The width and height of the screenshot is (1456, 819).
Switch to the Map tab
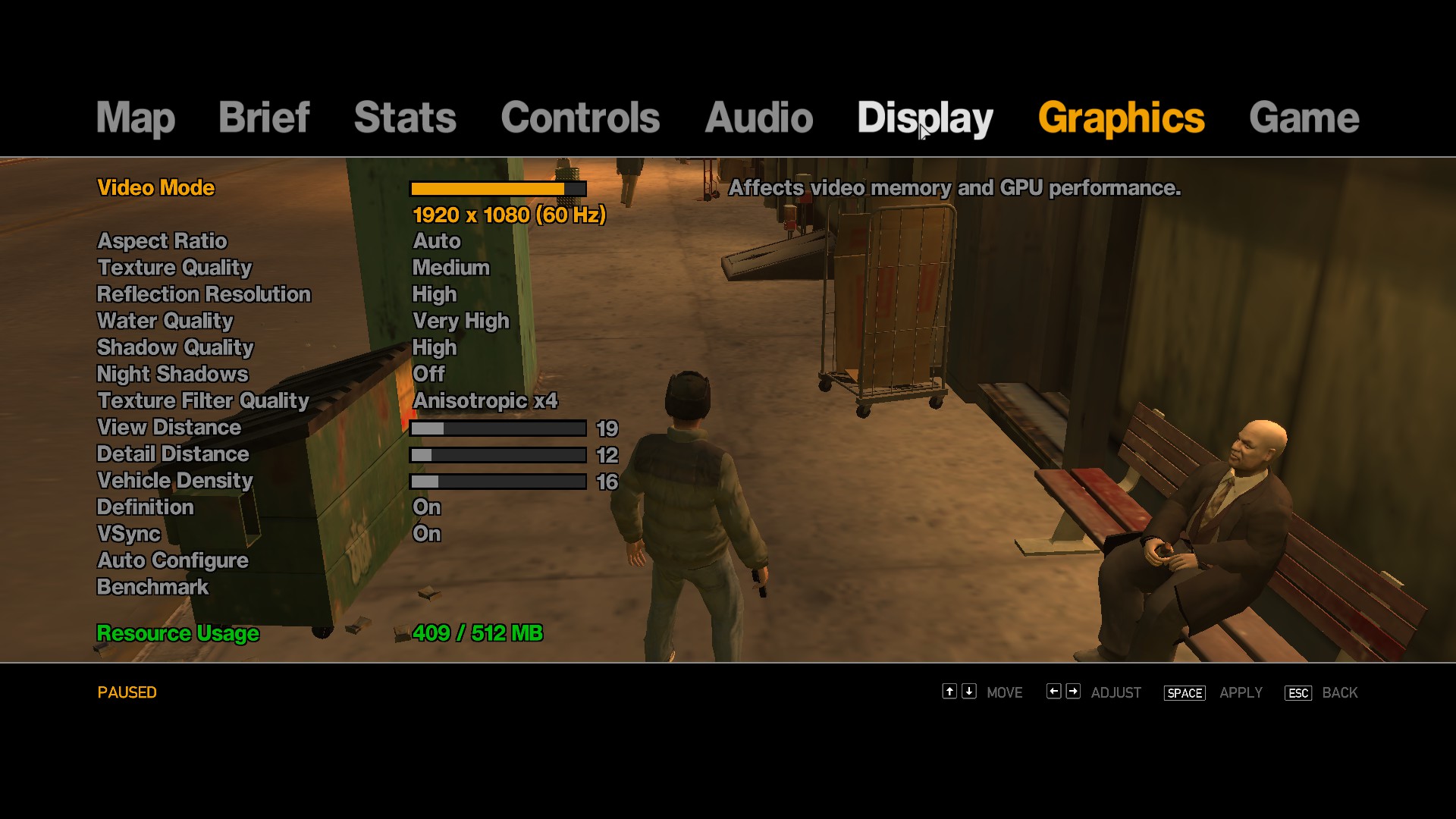pyautogui.click(x=136, y=118)
